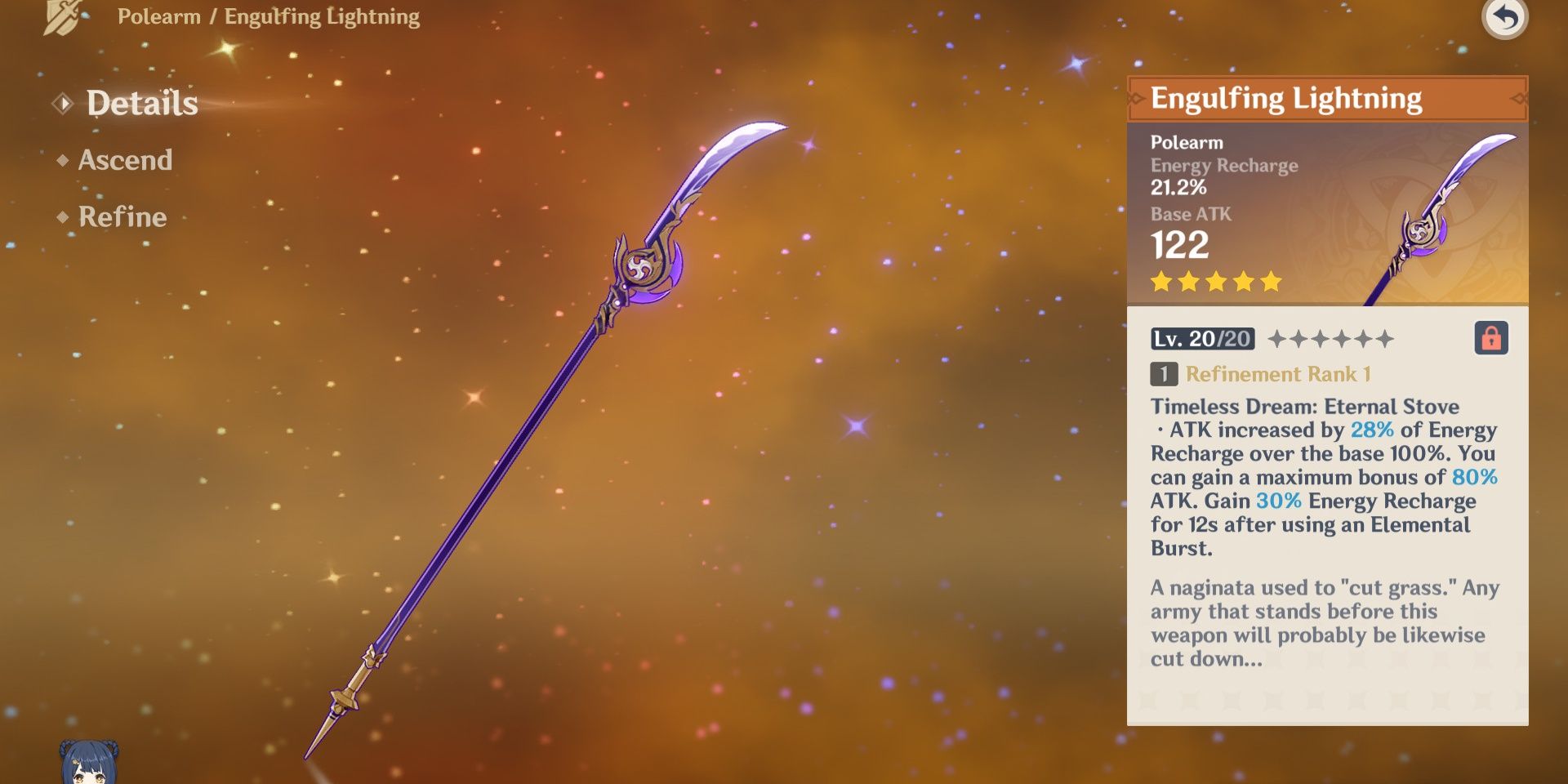
Task: Open the Details tab
Action: point(141,104)
